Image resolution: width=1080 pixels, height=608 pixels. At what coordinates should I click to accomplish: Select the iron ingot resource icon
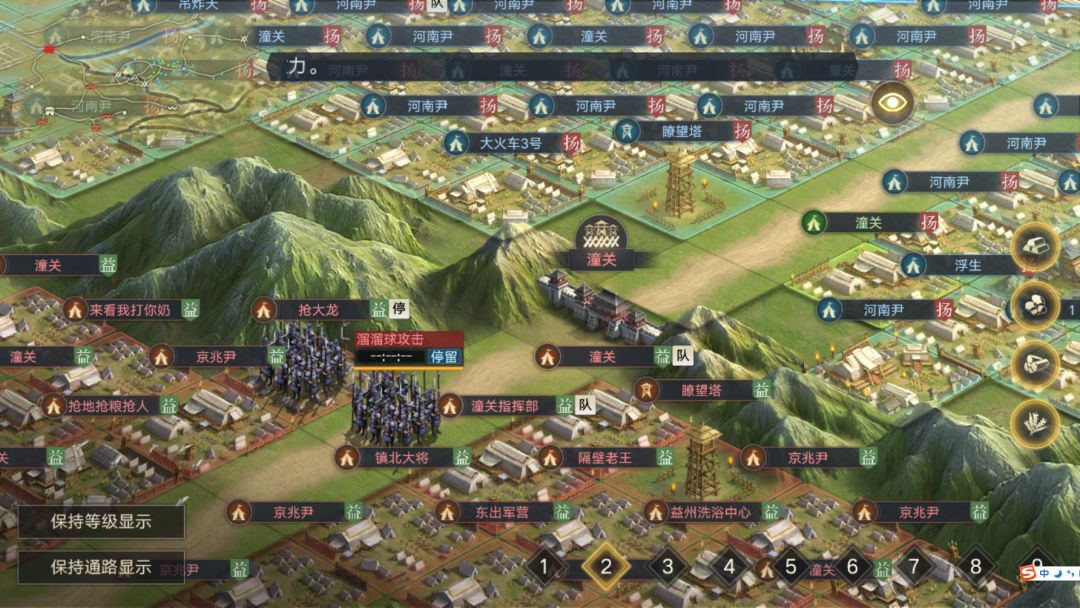[x=1034, y=248]
